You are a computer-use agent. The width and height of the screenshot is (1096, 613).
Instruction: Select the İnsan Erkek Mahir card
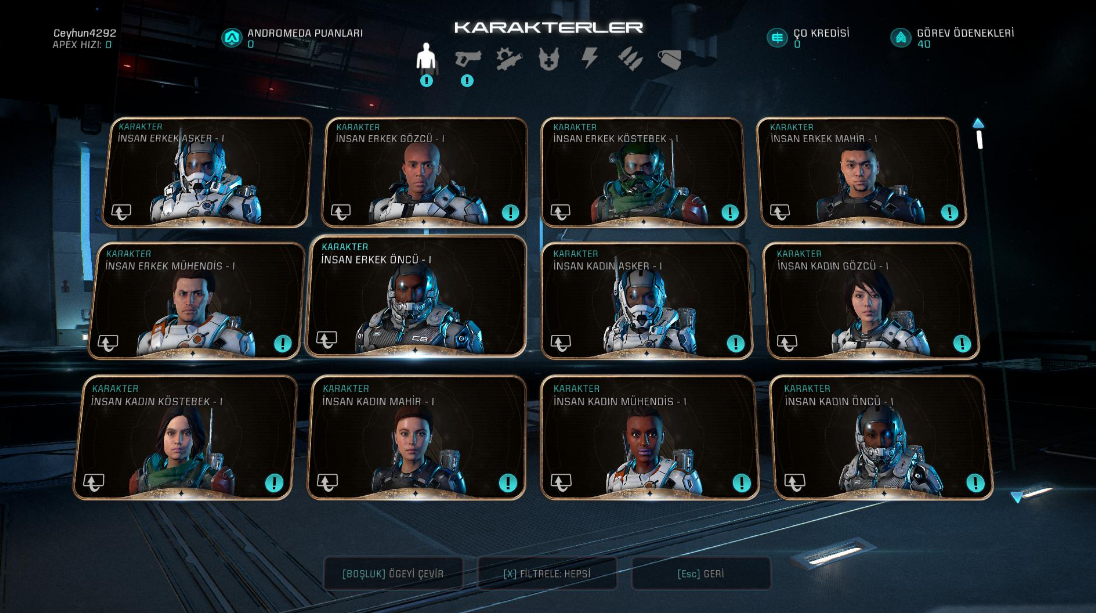pyautogui.click(x=861, y=172)
